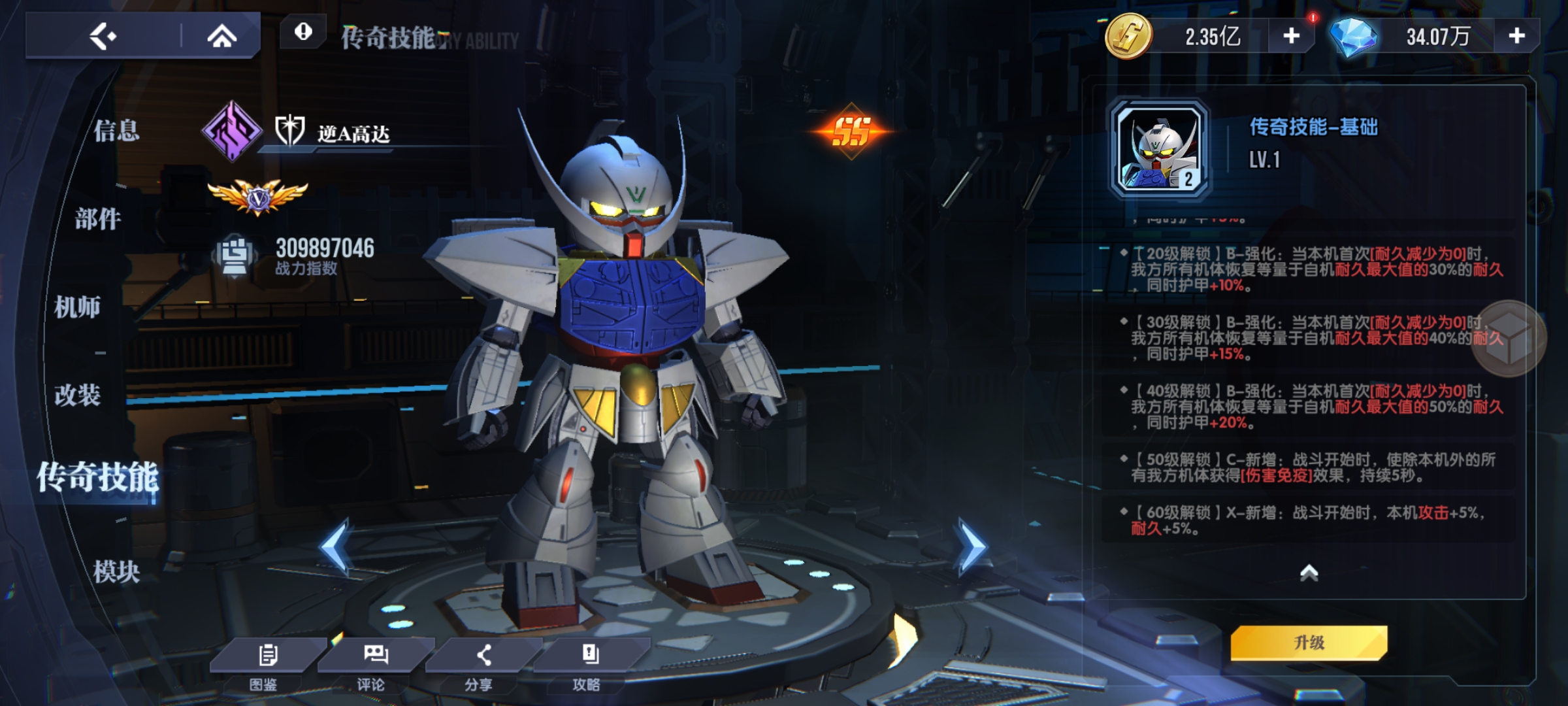This screenshot has width=1568, height=706.
Task: Open the 模块 tab
Action: [x=116, y=572]
